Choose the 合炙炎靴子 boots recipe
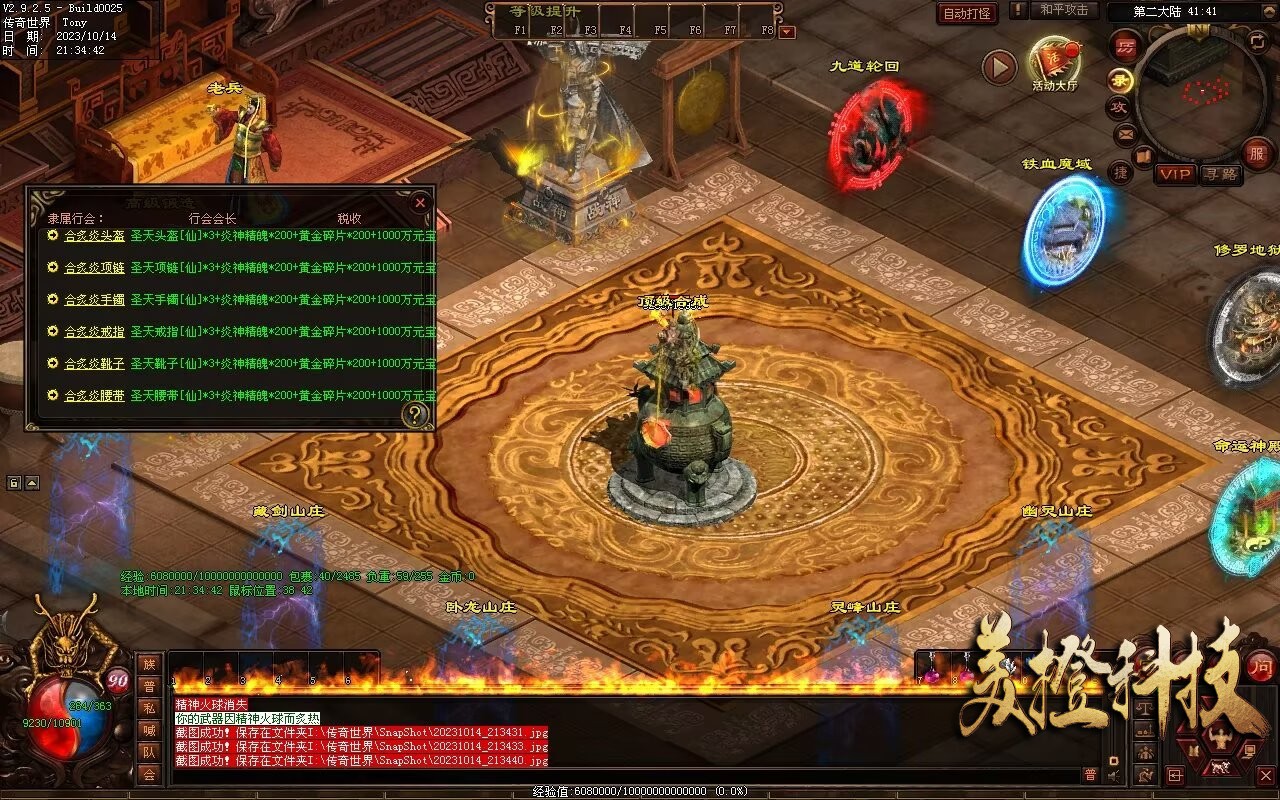Viewport: 1280px width, 800px height. [x=94, y=364]
